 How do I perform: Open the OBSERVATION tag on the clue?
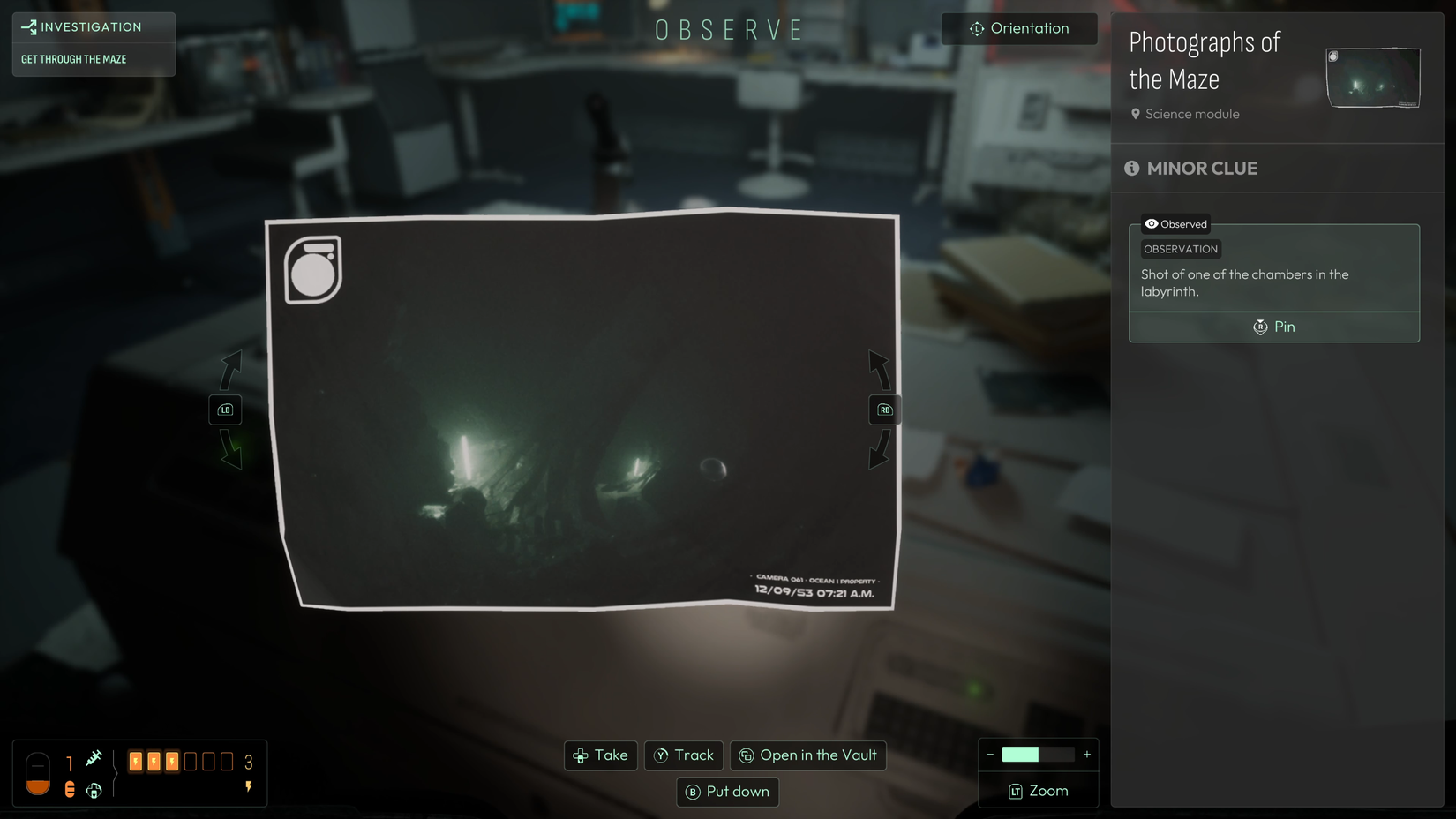point(1181,249)
